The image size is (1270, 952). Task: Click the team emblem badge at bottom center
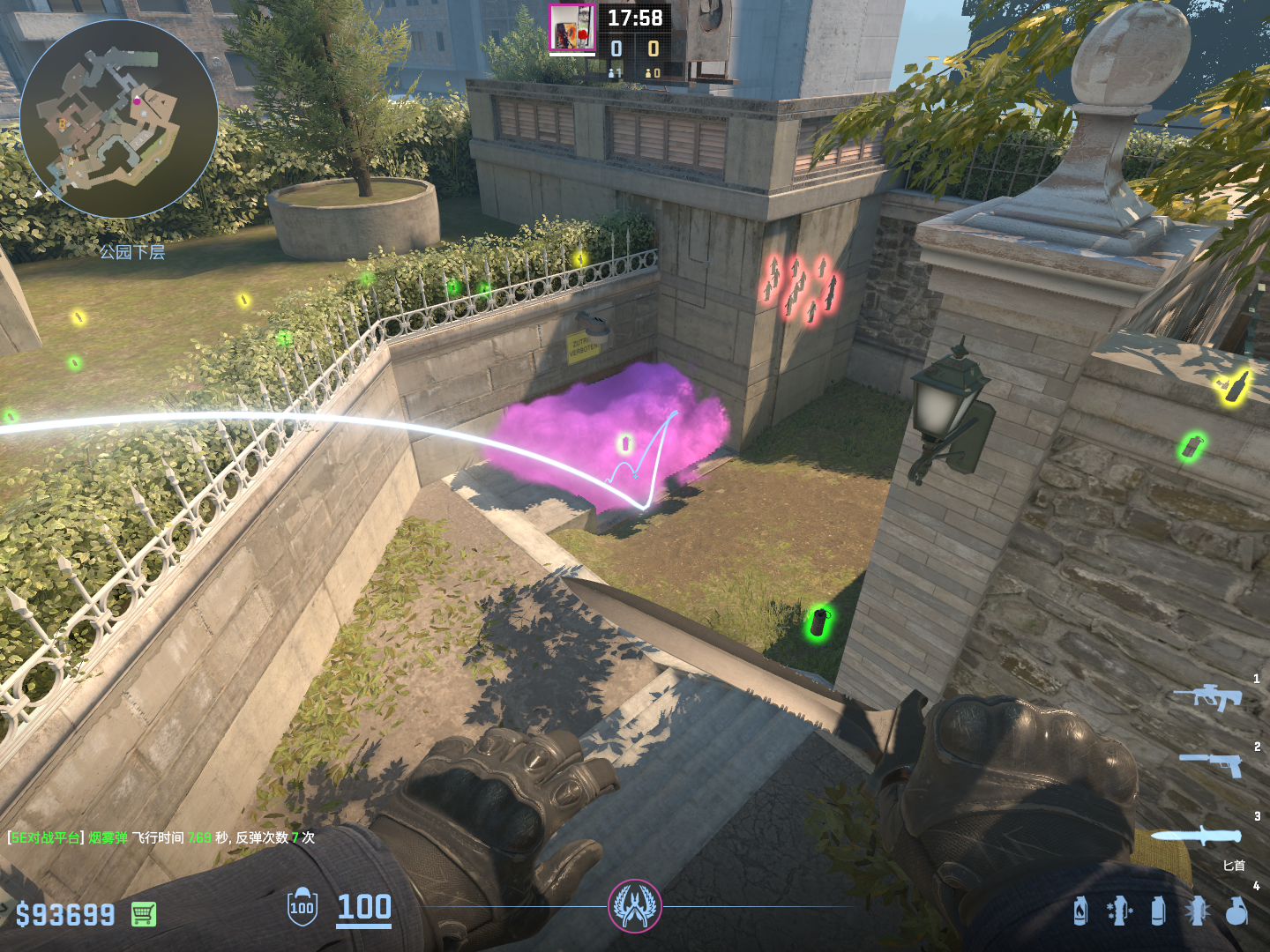[x=634, y=905]
